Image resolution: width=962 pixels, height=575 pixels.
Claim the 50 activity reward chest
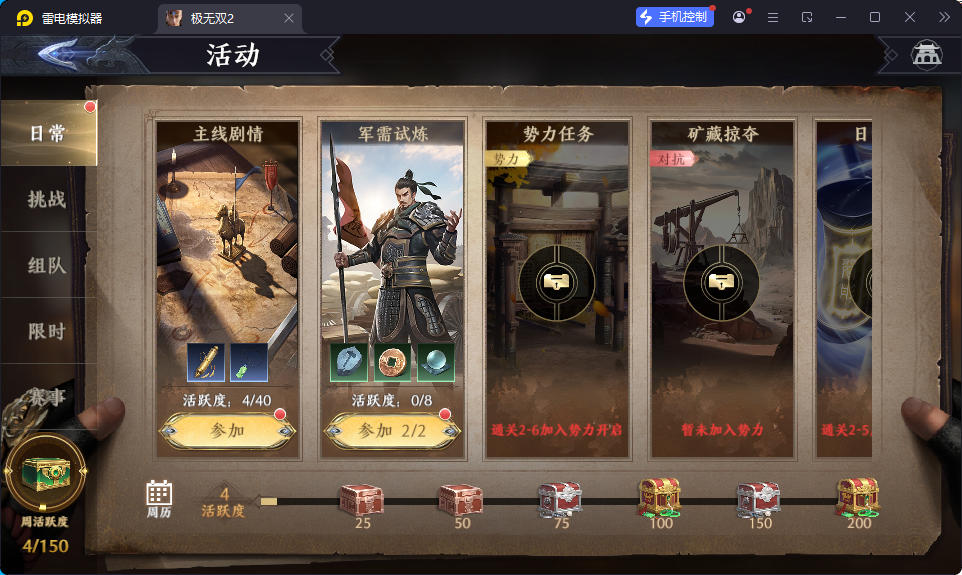click(x=461, y=499)
